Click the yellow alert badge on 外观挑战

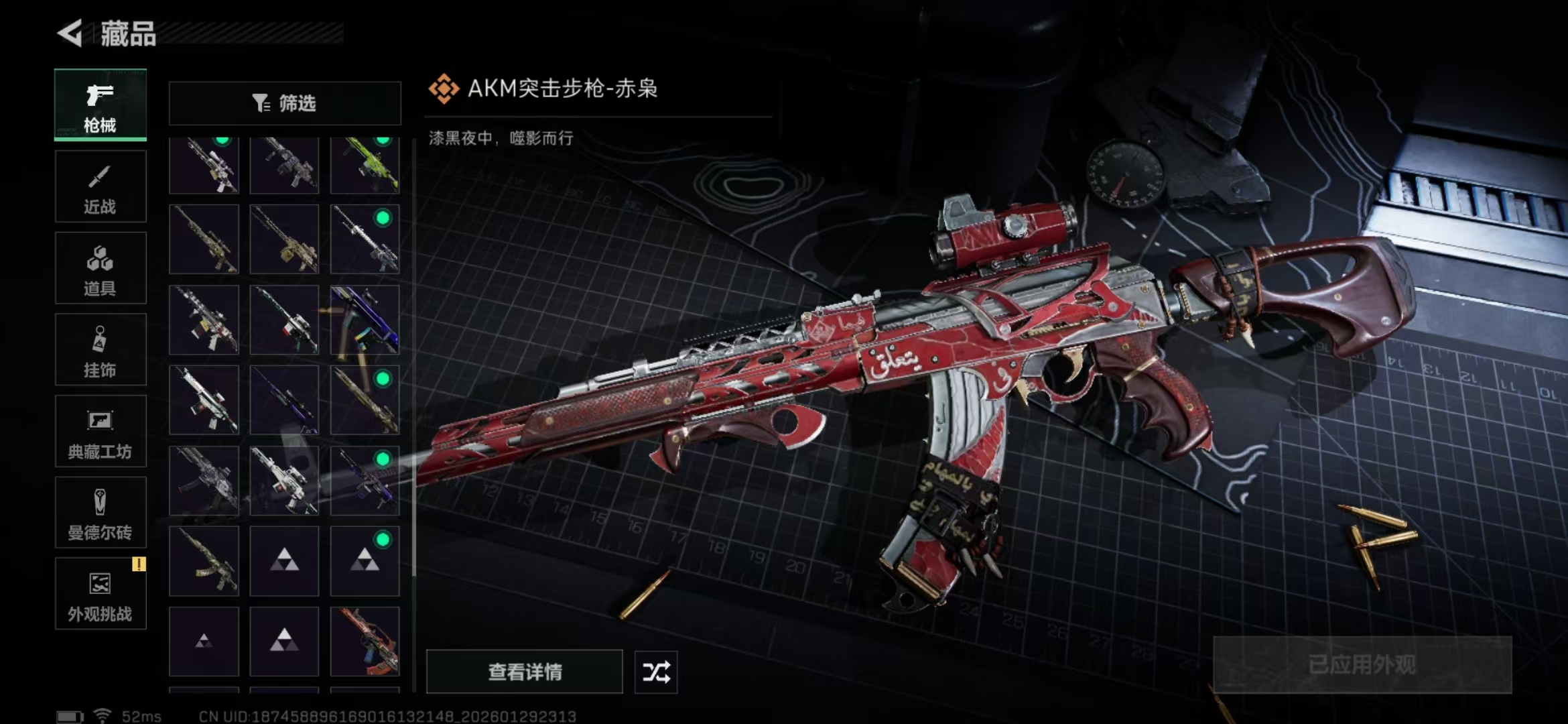point(139,565)
